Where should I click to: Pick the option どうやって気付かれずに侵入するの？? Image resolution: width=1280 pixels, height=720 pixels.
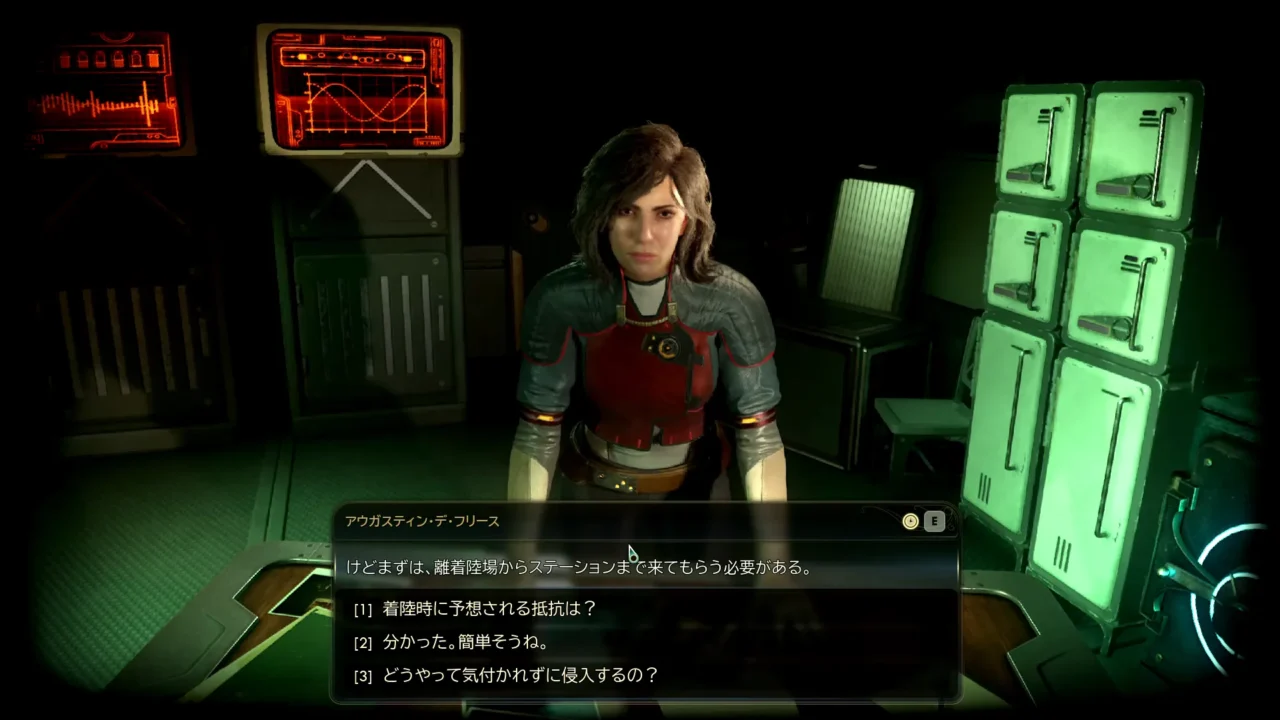click(x=520, y=675)
